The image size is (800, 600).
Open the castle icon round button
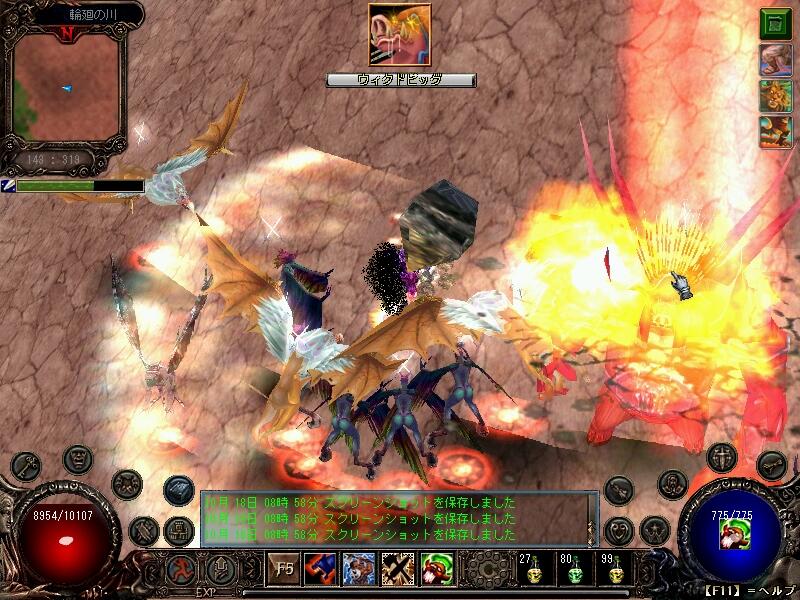[176, 530]
